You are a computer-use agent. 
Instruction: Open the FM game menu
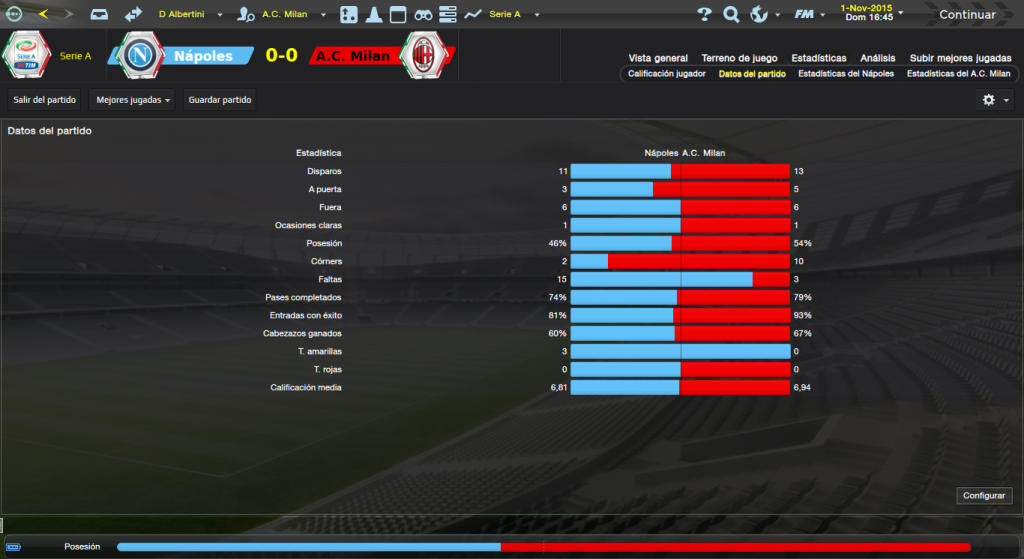tap(807, 15)
